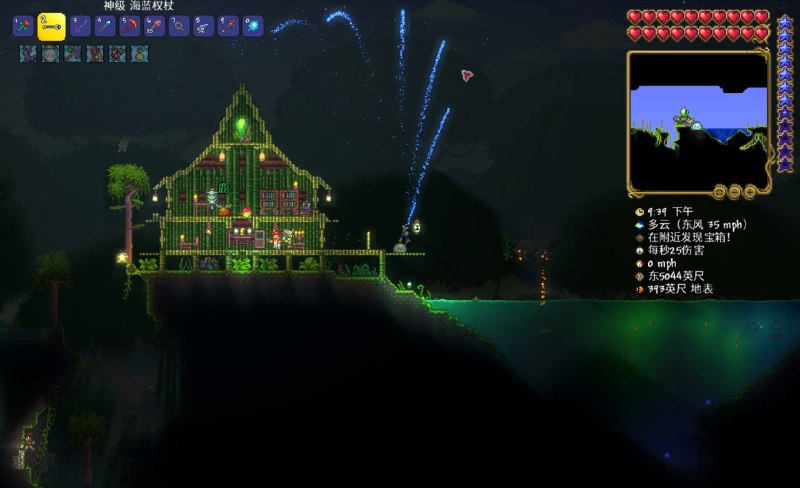Choose the bug net in hotbar slot 7
The image size is (800, 488).
[x=179, y=27]
